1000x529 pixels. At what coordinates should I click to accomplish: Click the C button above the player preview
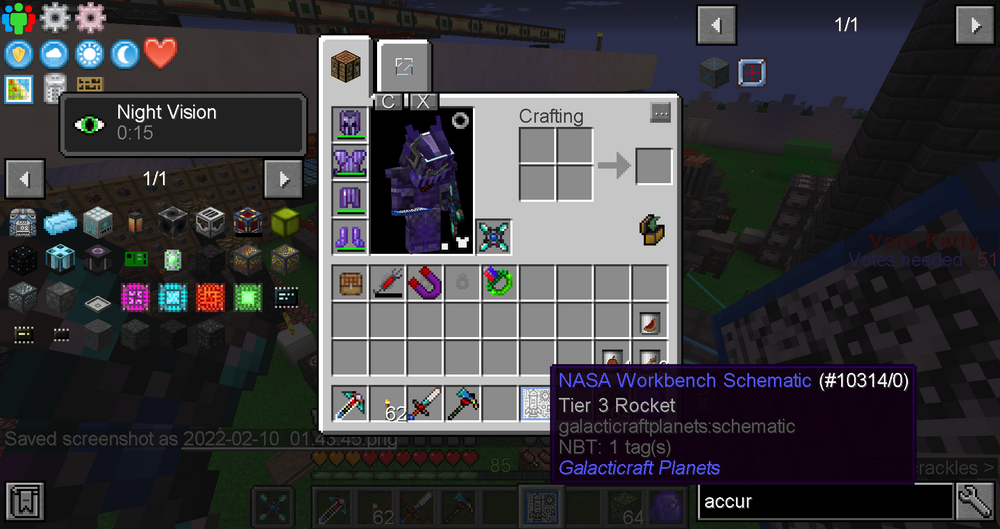[x=389, y=102]
